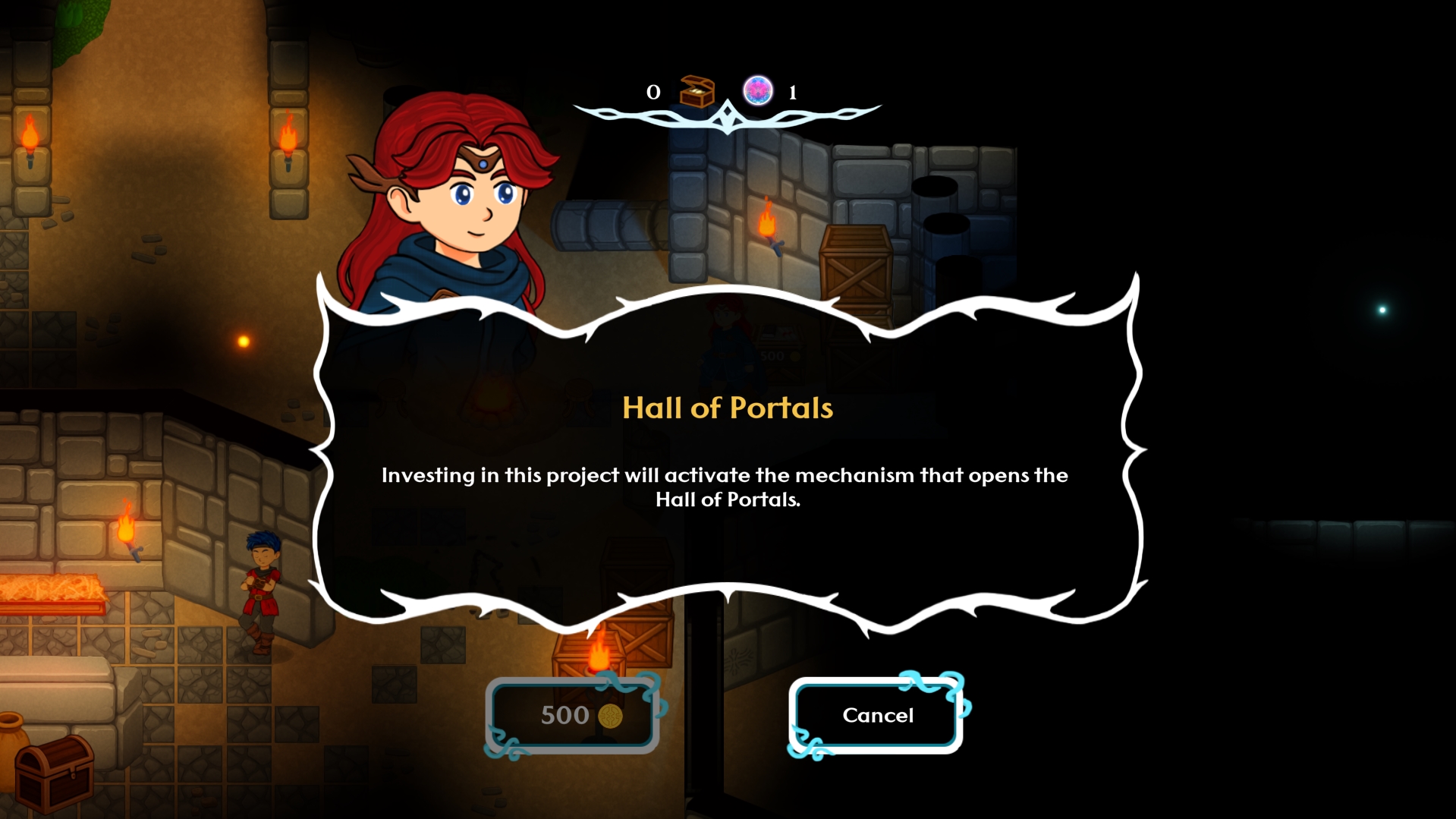Invest 500 gold in the project
The height and width of the screenshot is (819, 1456).
pos(573,715)
